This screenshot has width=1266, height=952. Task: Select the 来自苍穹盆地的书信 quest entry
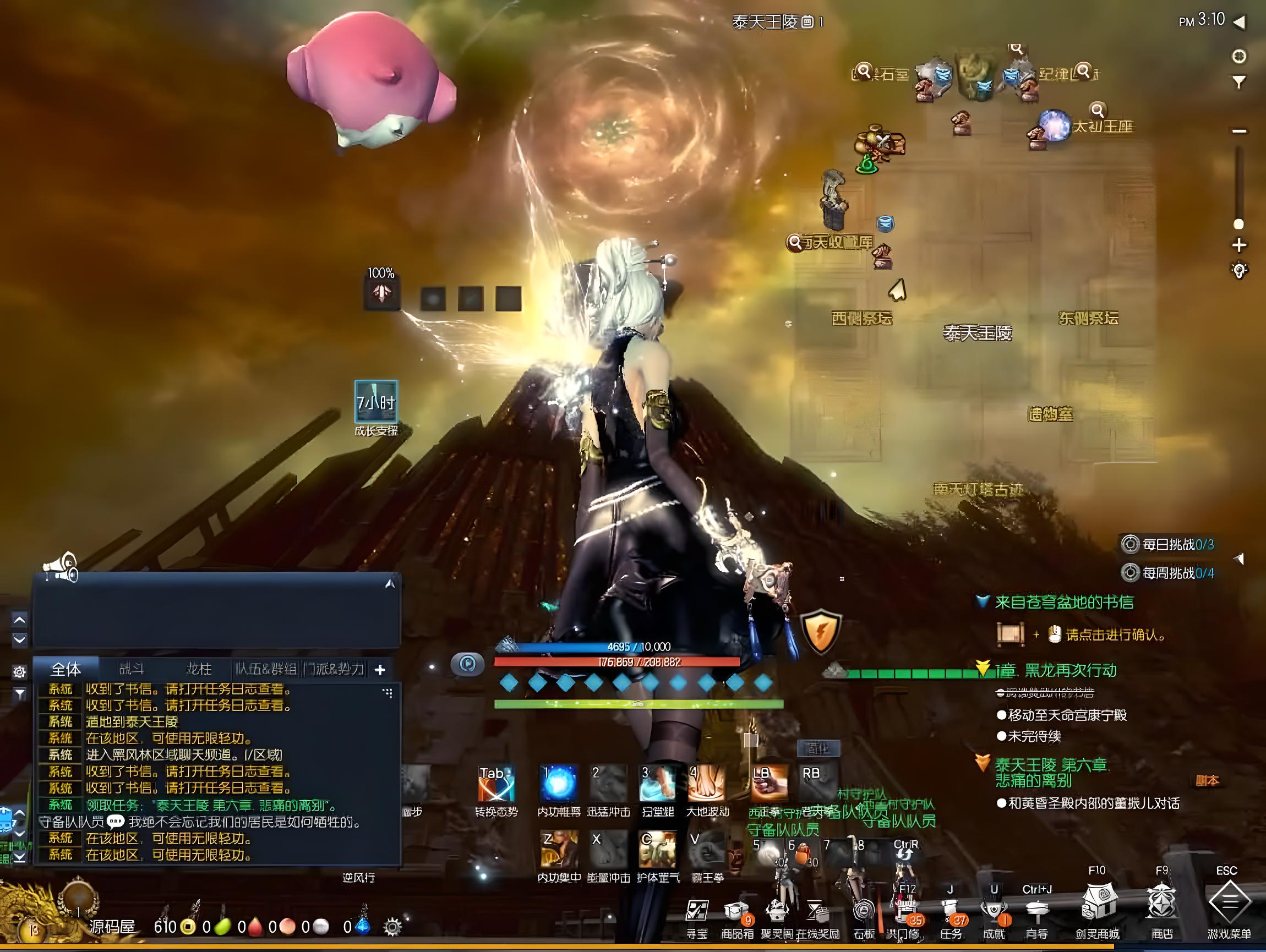click(1064, 602)
